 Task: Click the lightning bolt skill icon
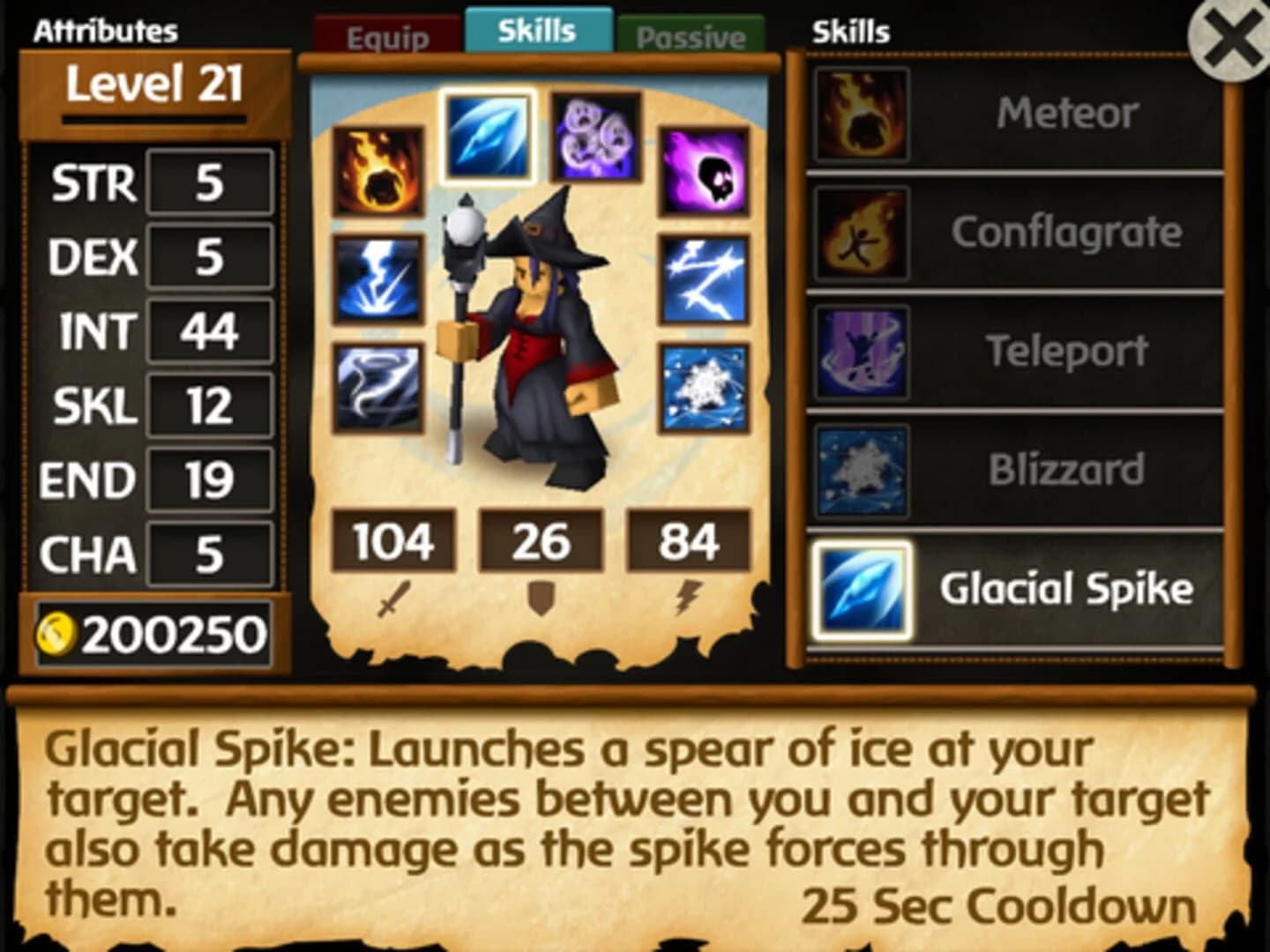[379, 278]
